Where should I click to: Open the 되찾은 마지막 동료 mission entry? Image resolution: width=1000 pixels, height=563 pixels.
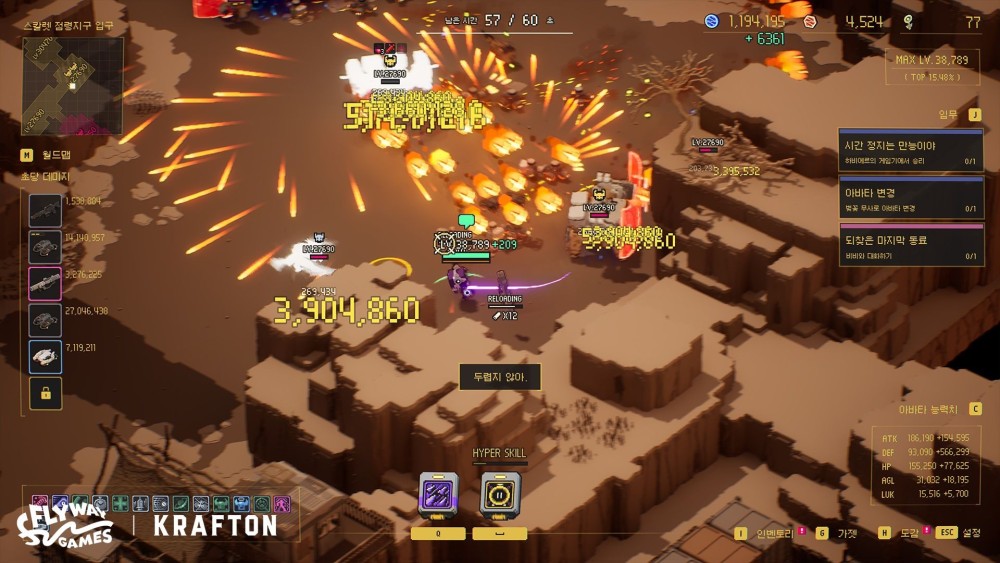[910, 246]
